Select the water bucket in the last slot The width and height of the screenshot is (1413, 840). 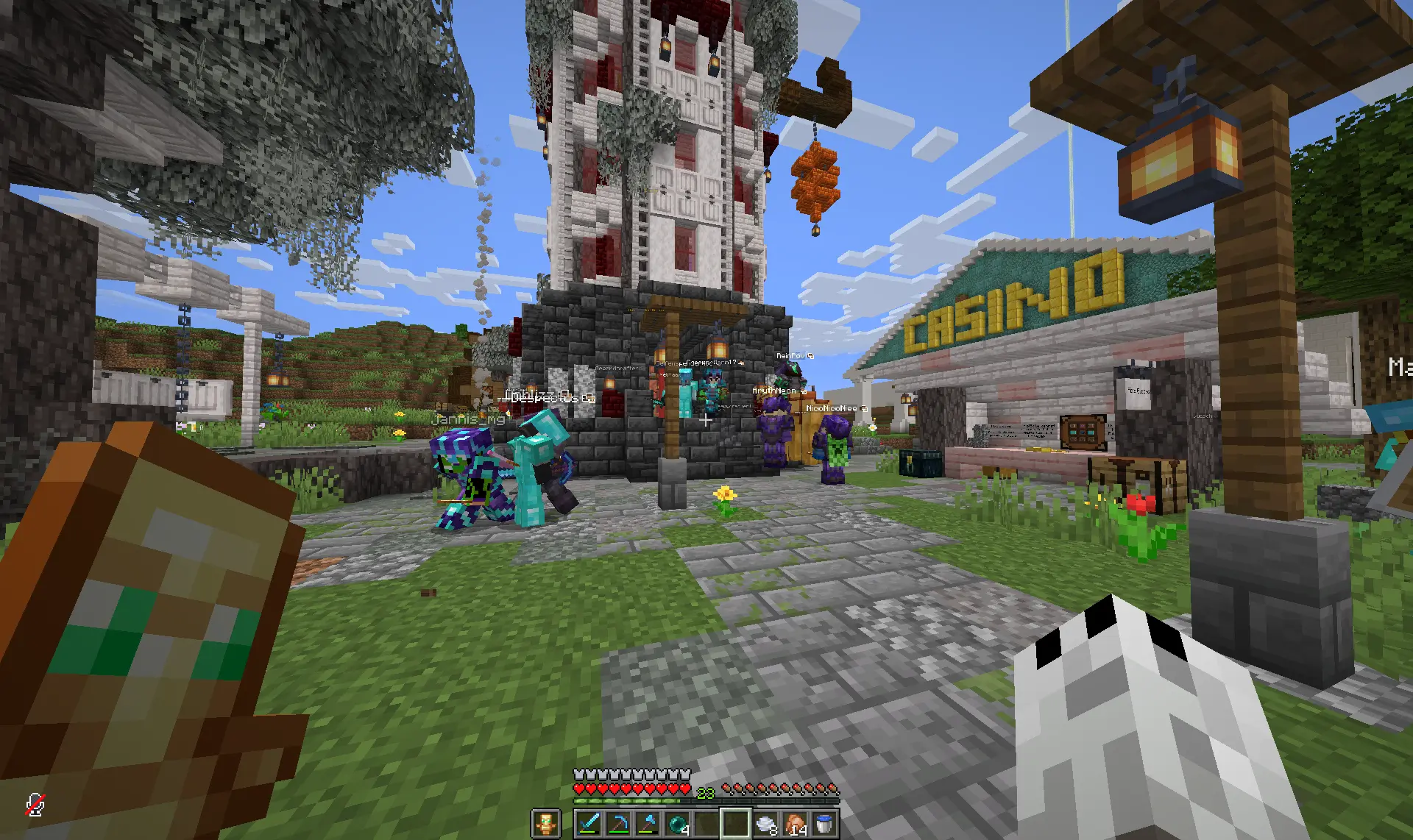coord(826,822)
